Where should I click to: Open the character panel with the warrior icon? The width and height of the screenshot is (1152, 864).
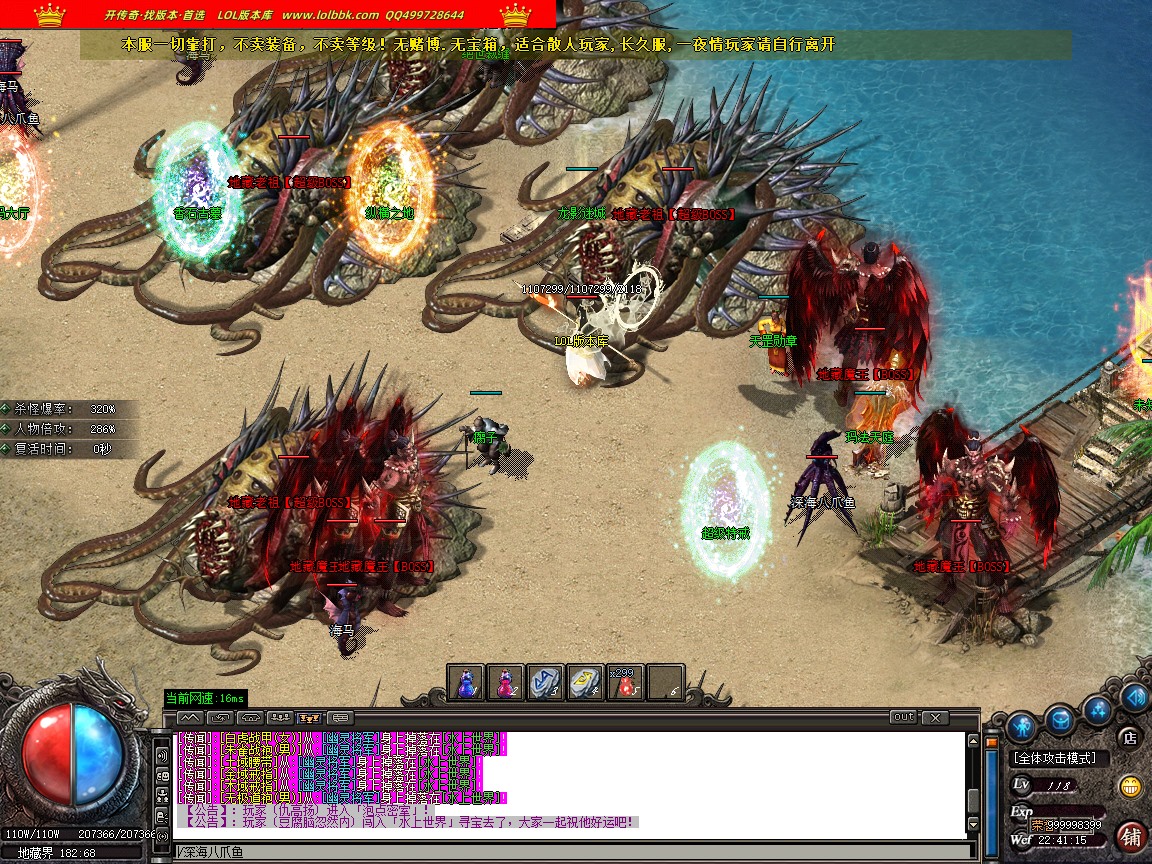click(1020, 724)
